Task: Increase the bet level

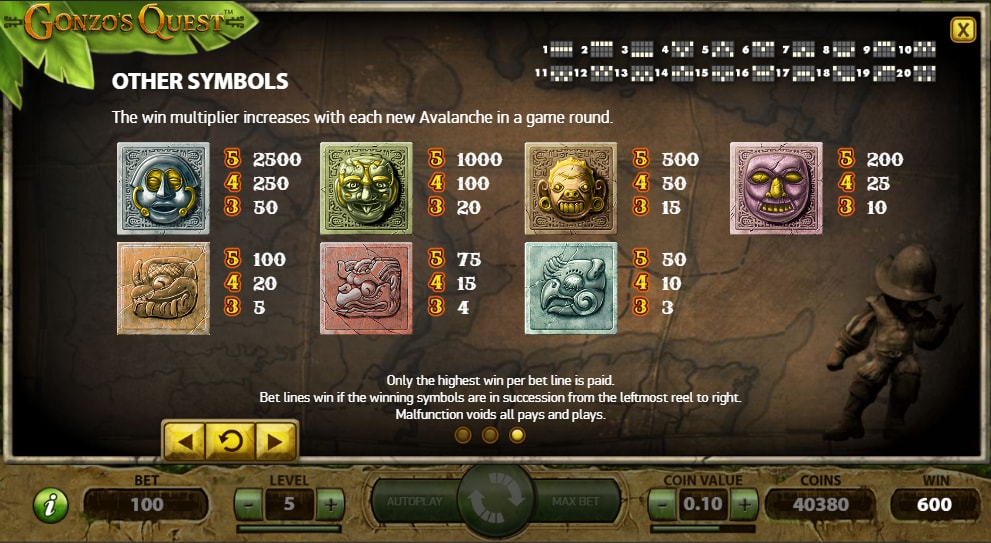Action: (329, 505)
